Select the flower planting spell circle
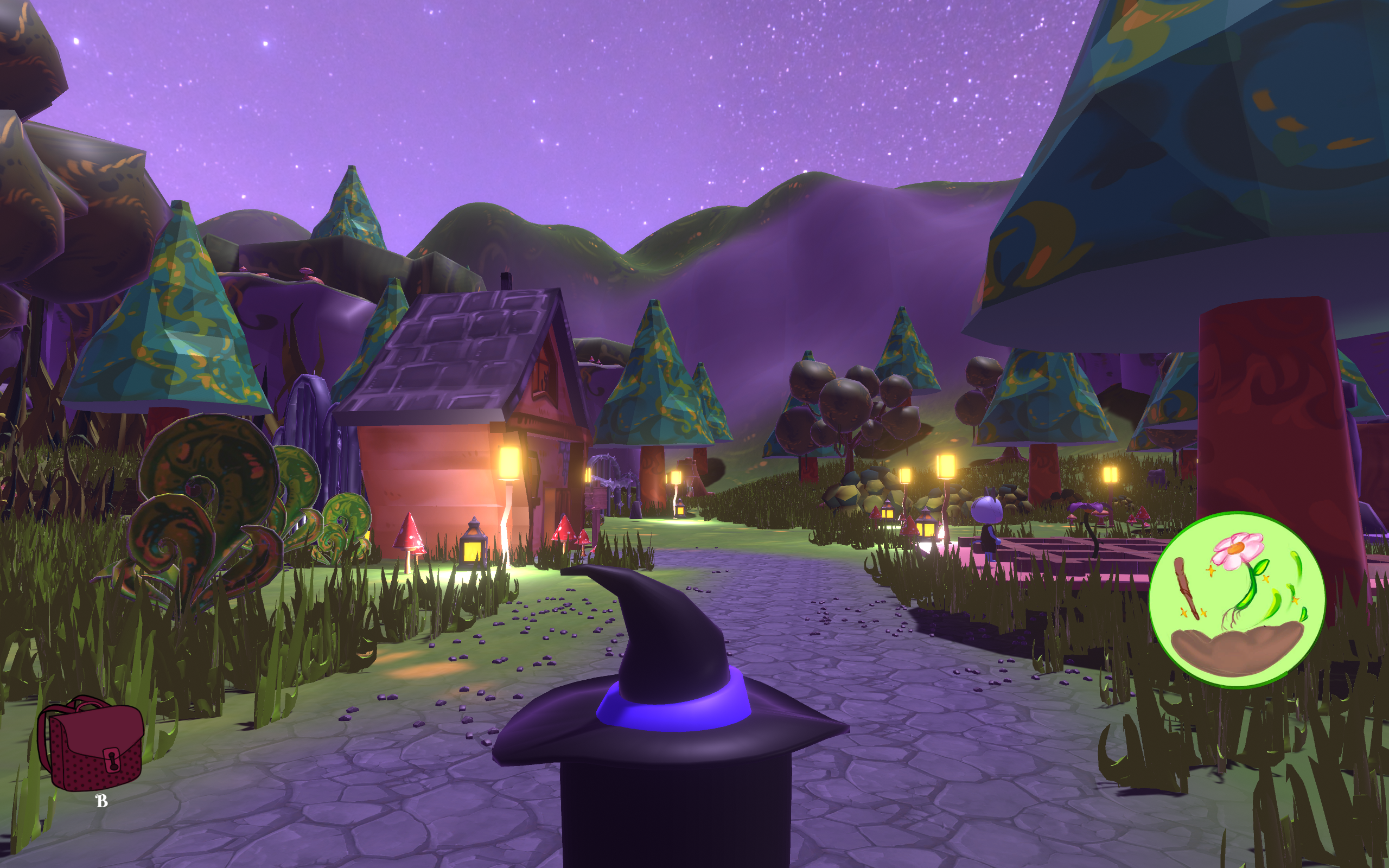Screen dimensions: 1389x868 coord(1238,599)
